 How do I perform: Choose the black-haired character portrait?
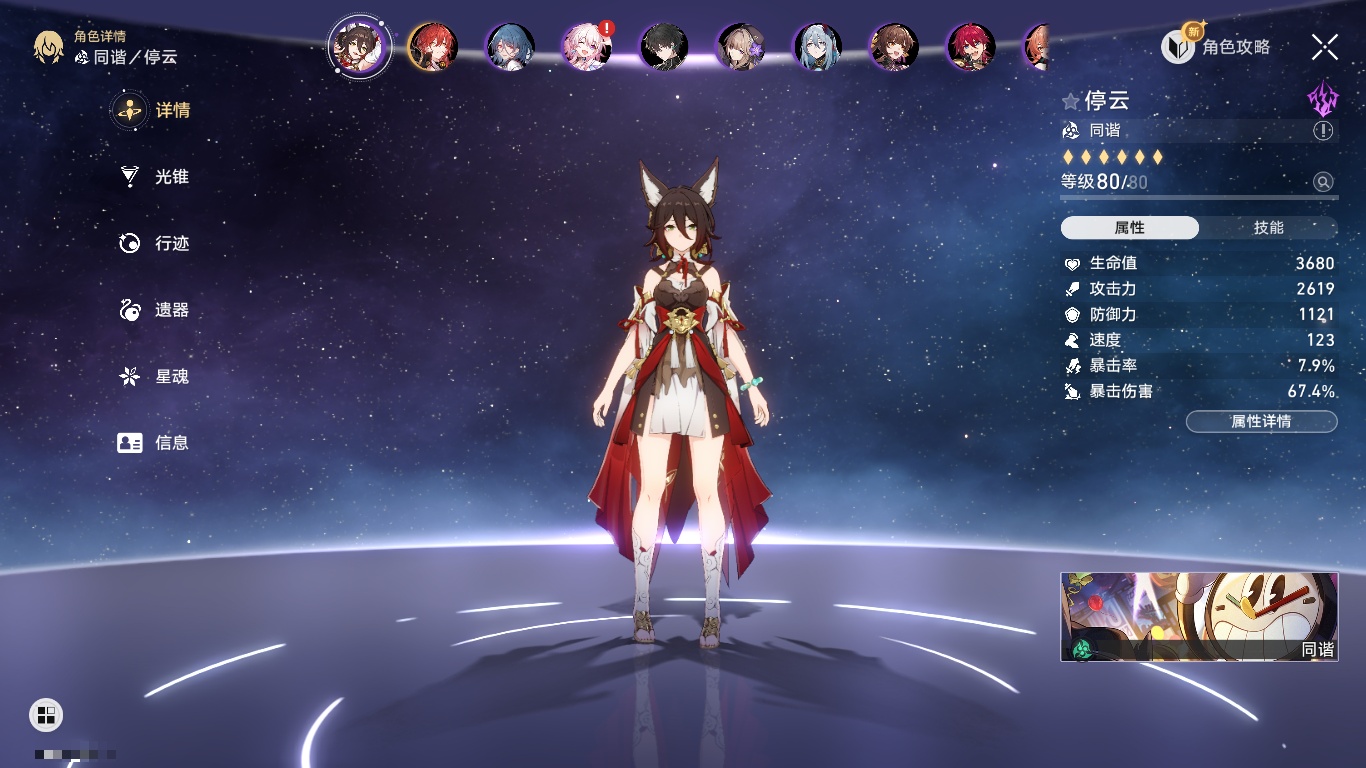pyautogui.click(x=664, y=47)
